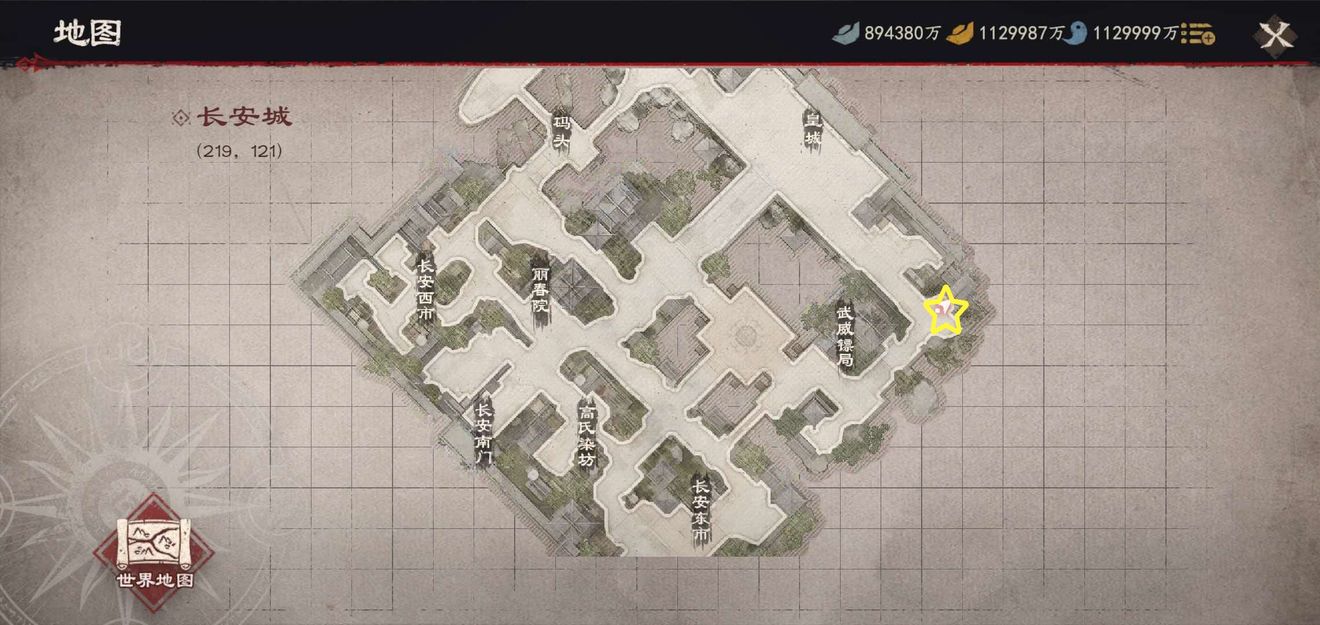Viewport: 1320px width, 625px height.
Task: Close the map screen
Action: tap(1275, 36)
